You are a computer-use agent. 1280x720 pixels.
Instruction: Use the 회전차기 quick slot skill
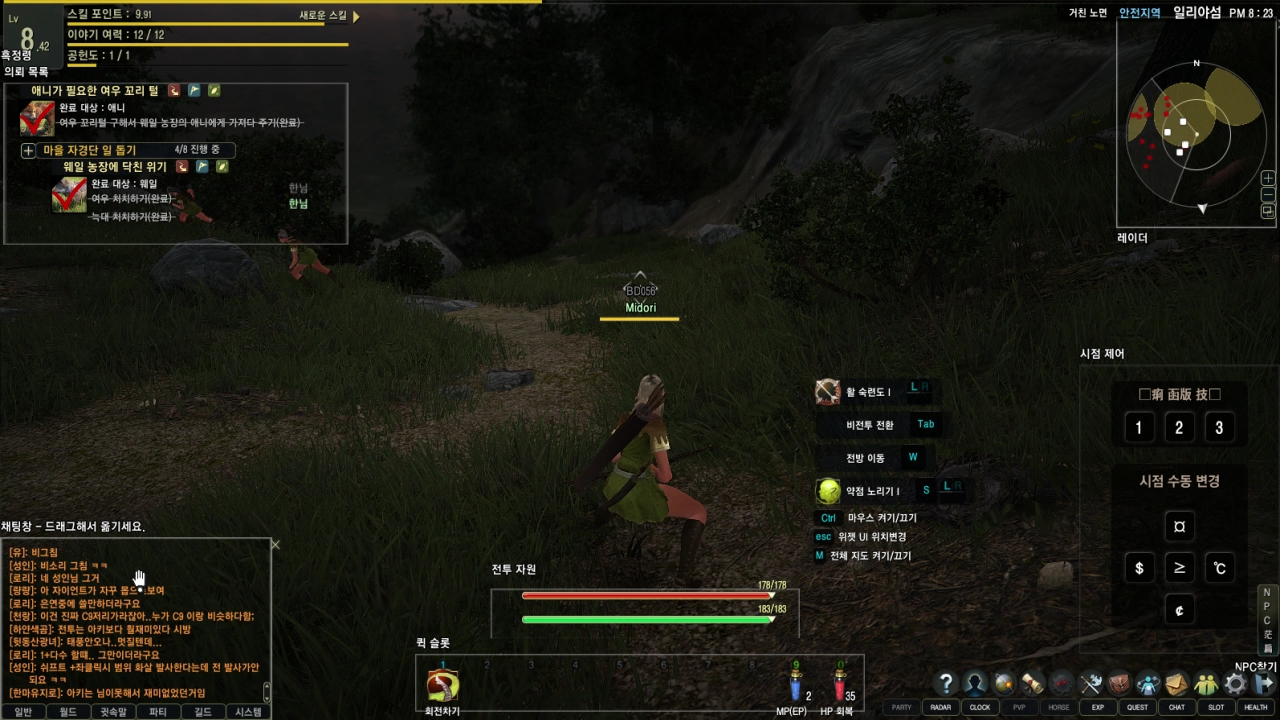click(442, 686)
